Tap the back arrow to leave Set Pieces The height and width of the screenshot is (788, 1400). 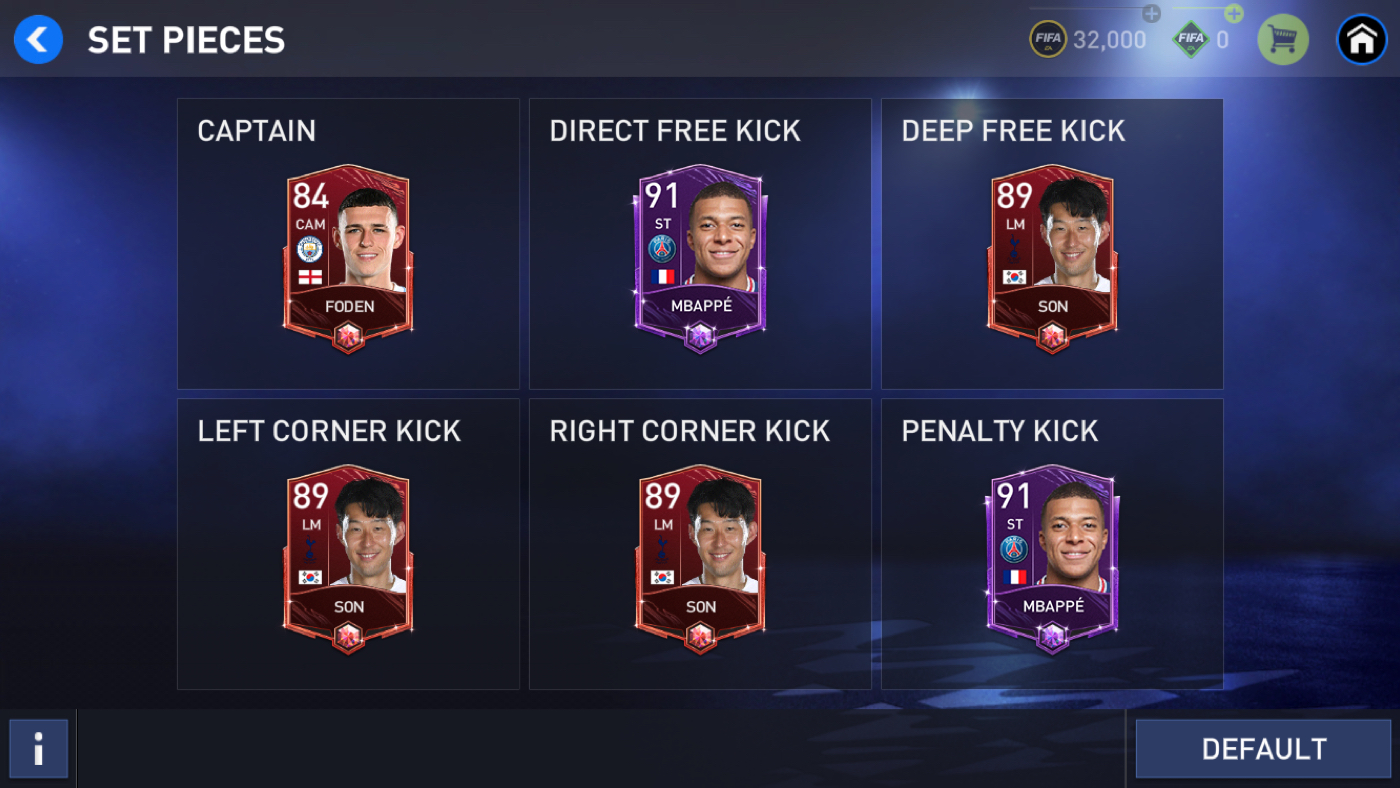click(x=38, y=39)
